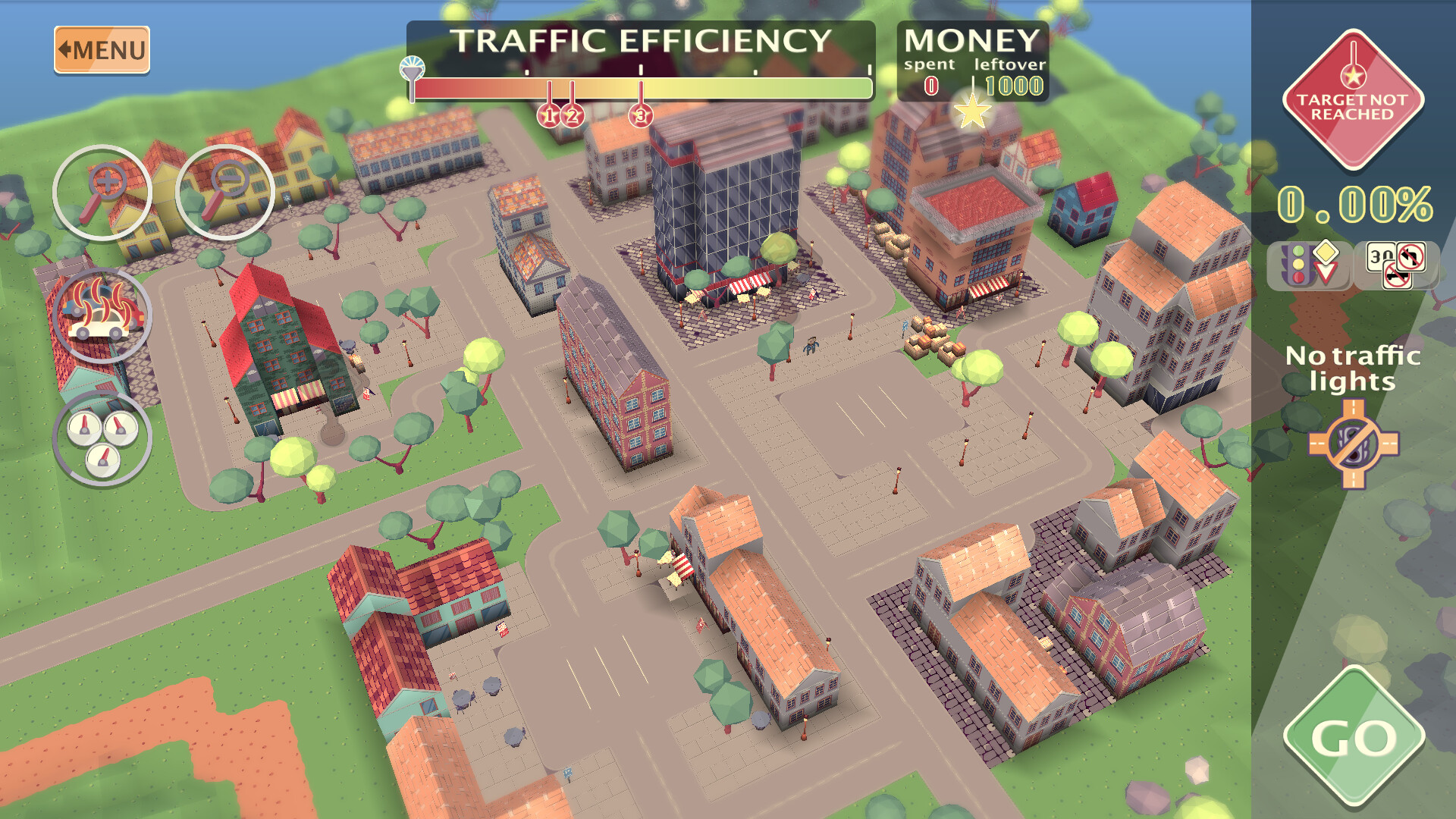Viewport: 1456px width, 819px height.
Task: Select the zoom-out magnifier tool
Action: tap(223, 193)
